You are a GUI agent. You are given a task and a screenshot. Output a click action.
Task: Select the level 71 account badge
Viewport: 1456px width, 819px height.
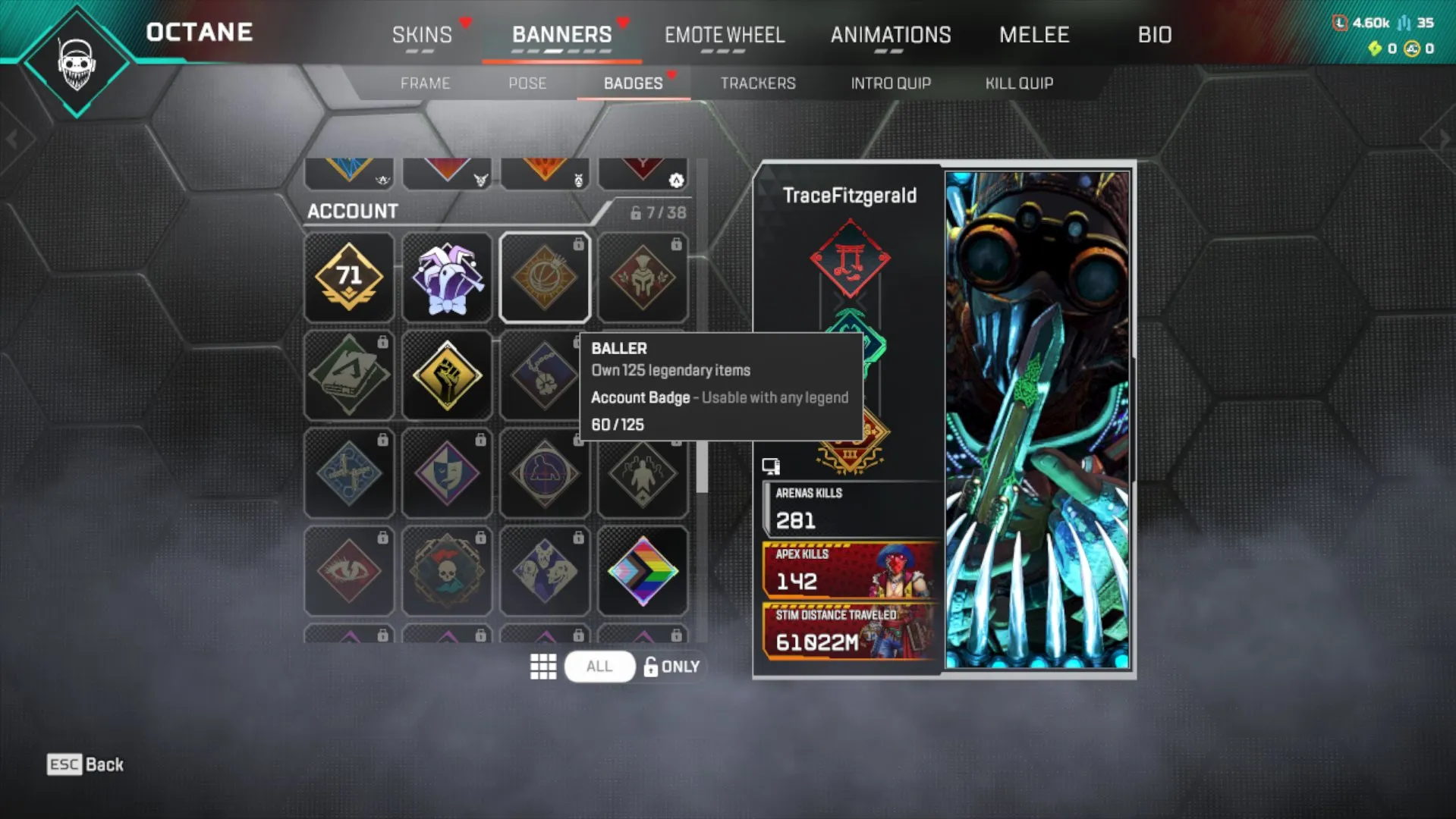tap(349, 277)
